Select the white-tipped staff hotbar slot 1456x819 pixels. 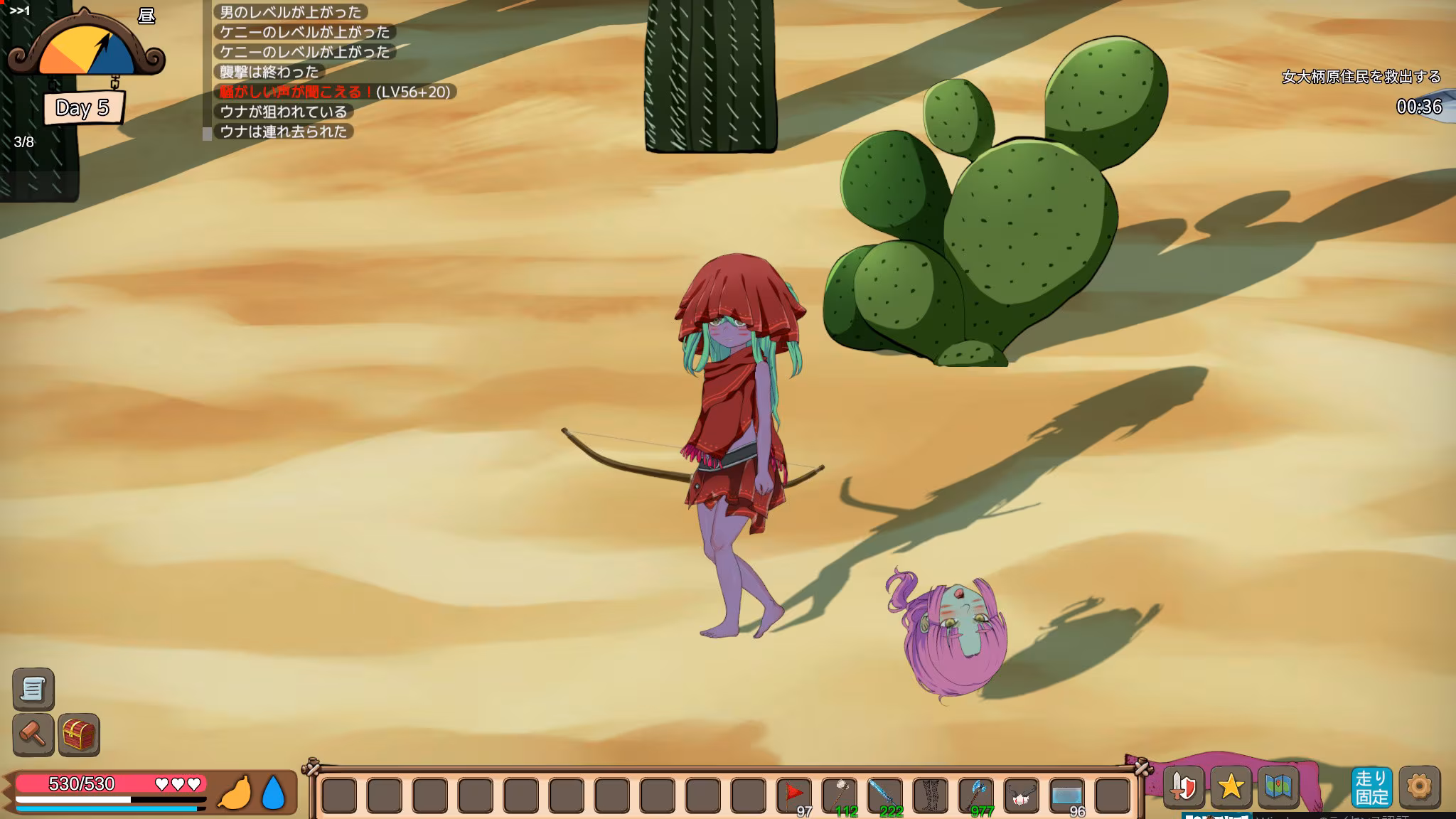click(840, 793)
